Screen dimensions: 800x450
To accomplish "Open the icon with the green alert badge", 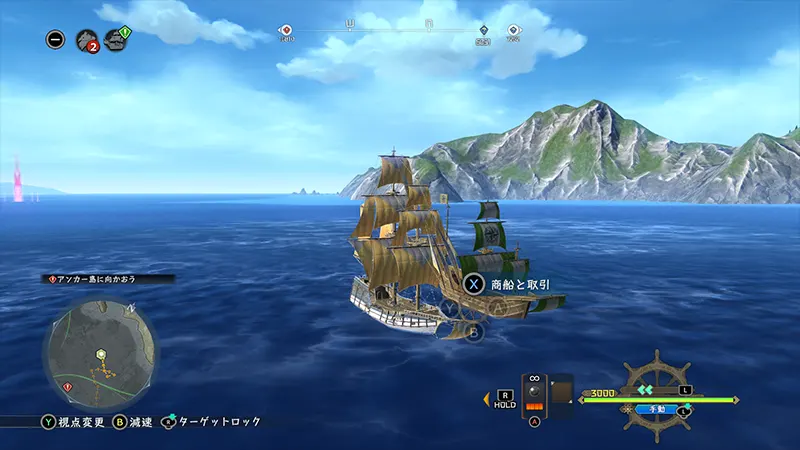I will coord(117,40).
